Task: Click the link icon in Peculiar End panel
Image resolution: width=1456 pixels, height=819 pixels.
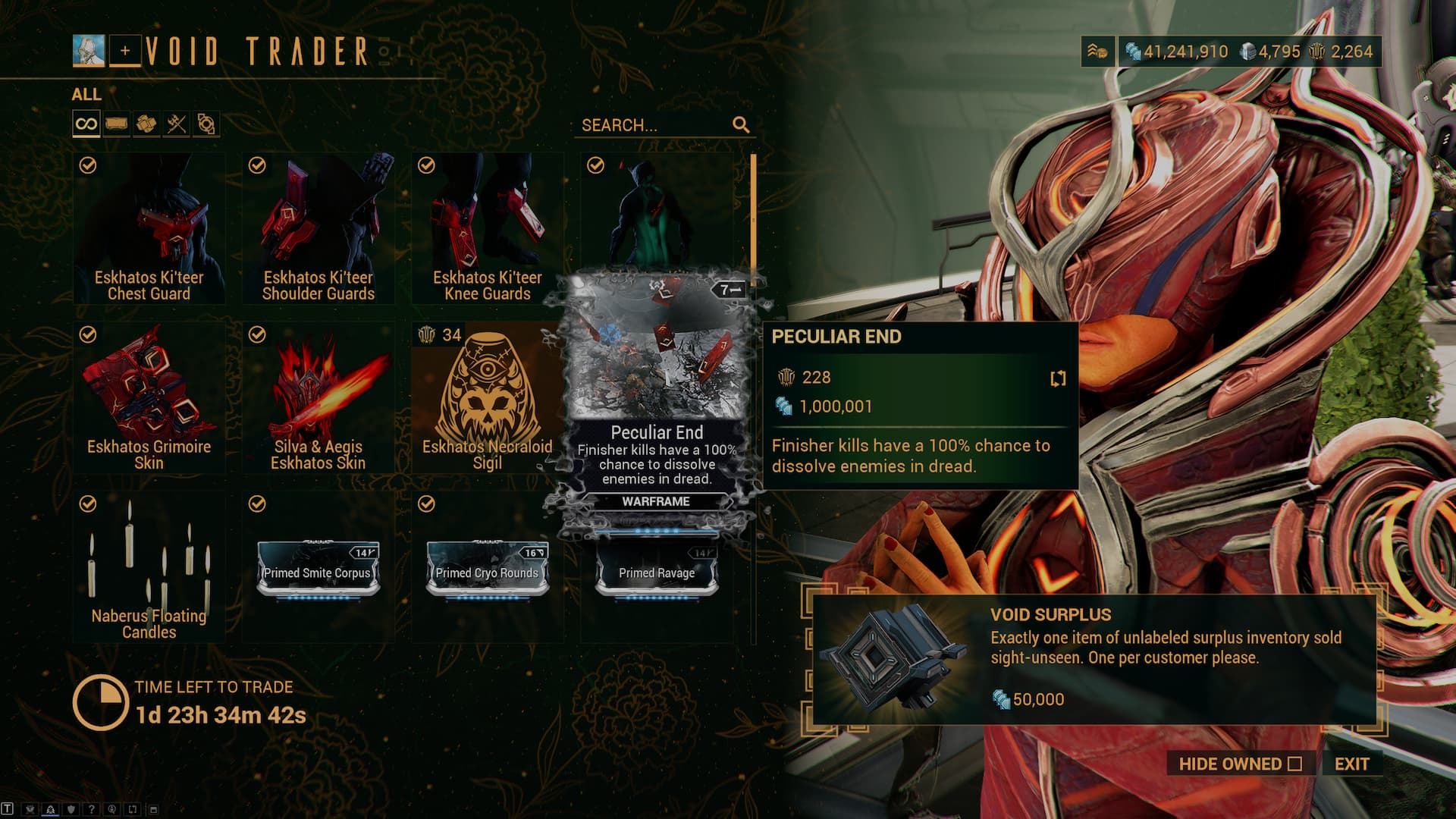Action: 1058,378
